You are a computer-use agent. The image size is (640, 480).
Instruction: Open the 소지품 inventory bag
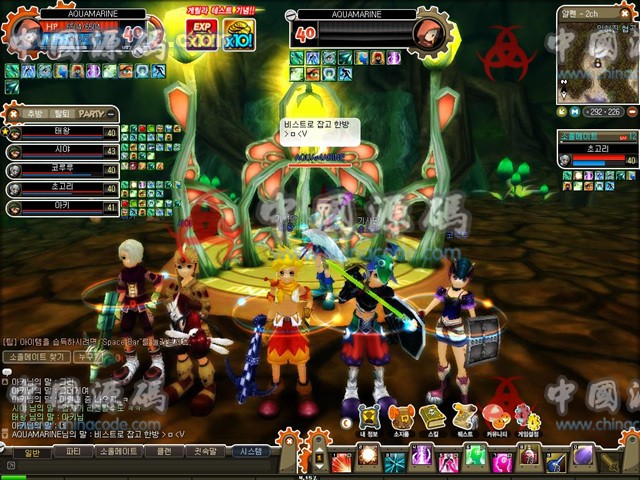click(x=400, y=418)
